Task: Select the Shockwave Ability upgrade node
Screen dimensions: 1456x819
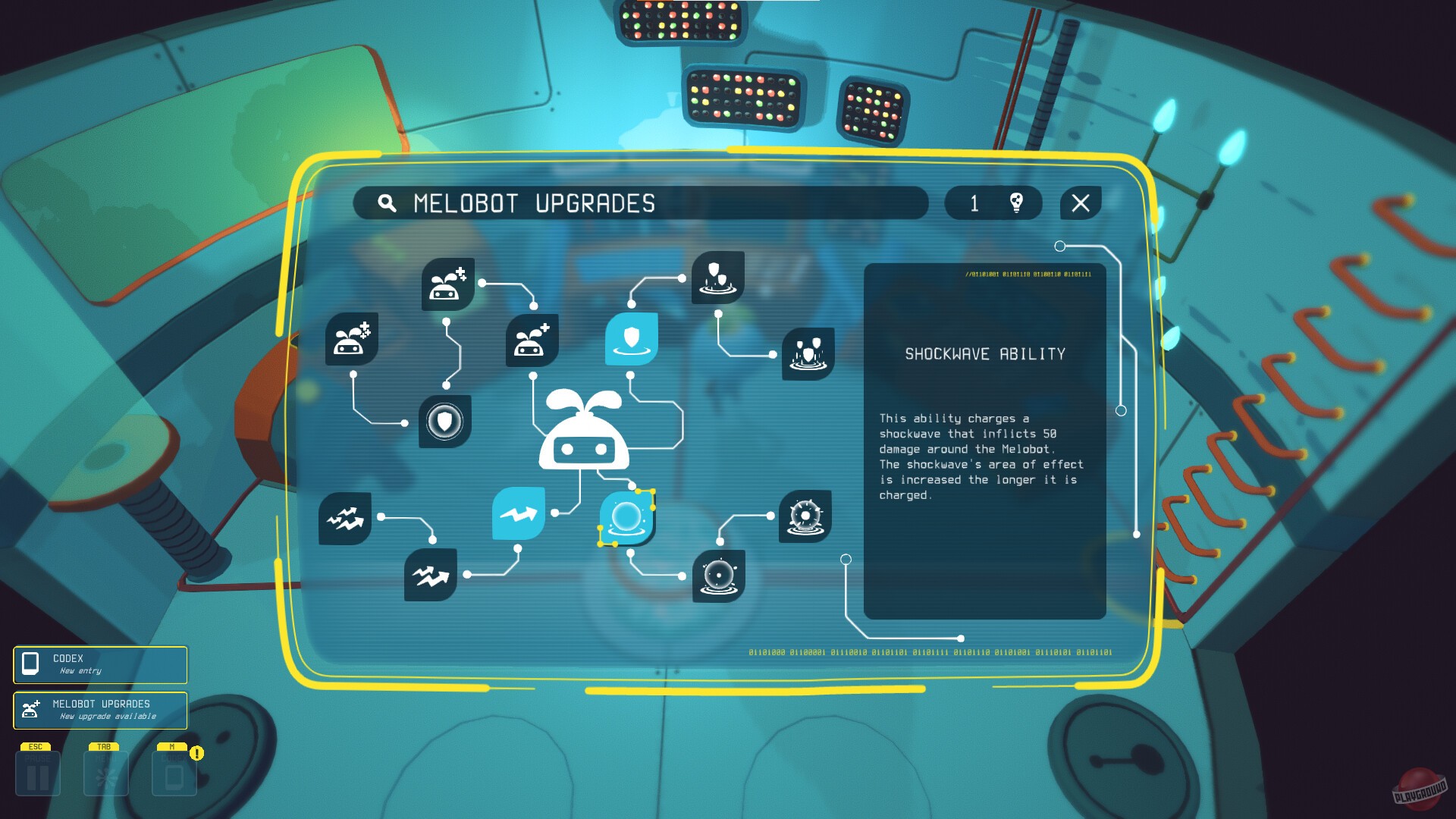Action: pyautogui.click(x=628, y=517)
